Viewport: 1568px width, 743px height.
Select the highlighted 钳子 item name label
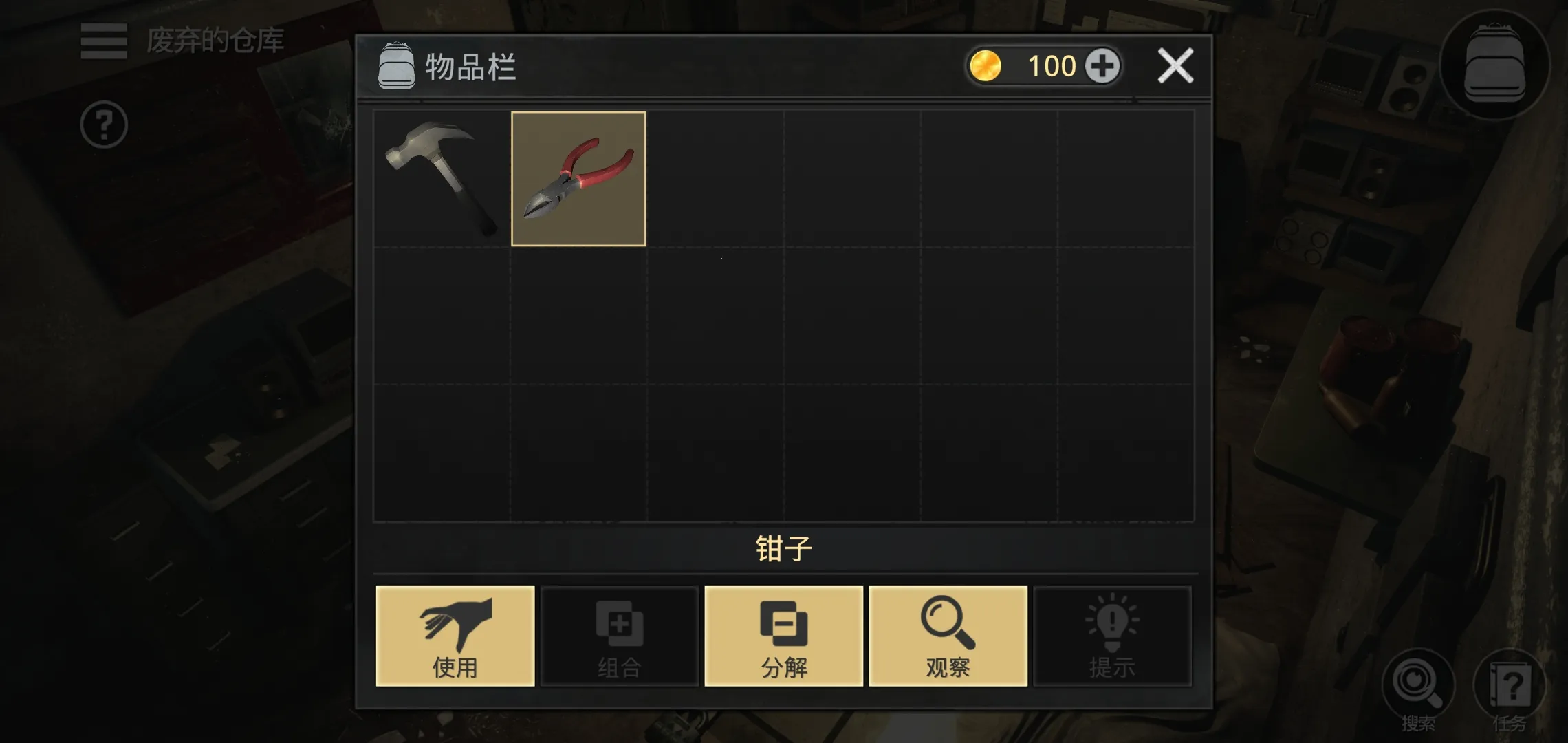pyautogui.click(x=783, y=548)
